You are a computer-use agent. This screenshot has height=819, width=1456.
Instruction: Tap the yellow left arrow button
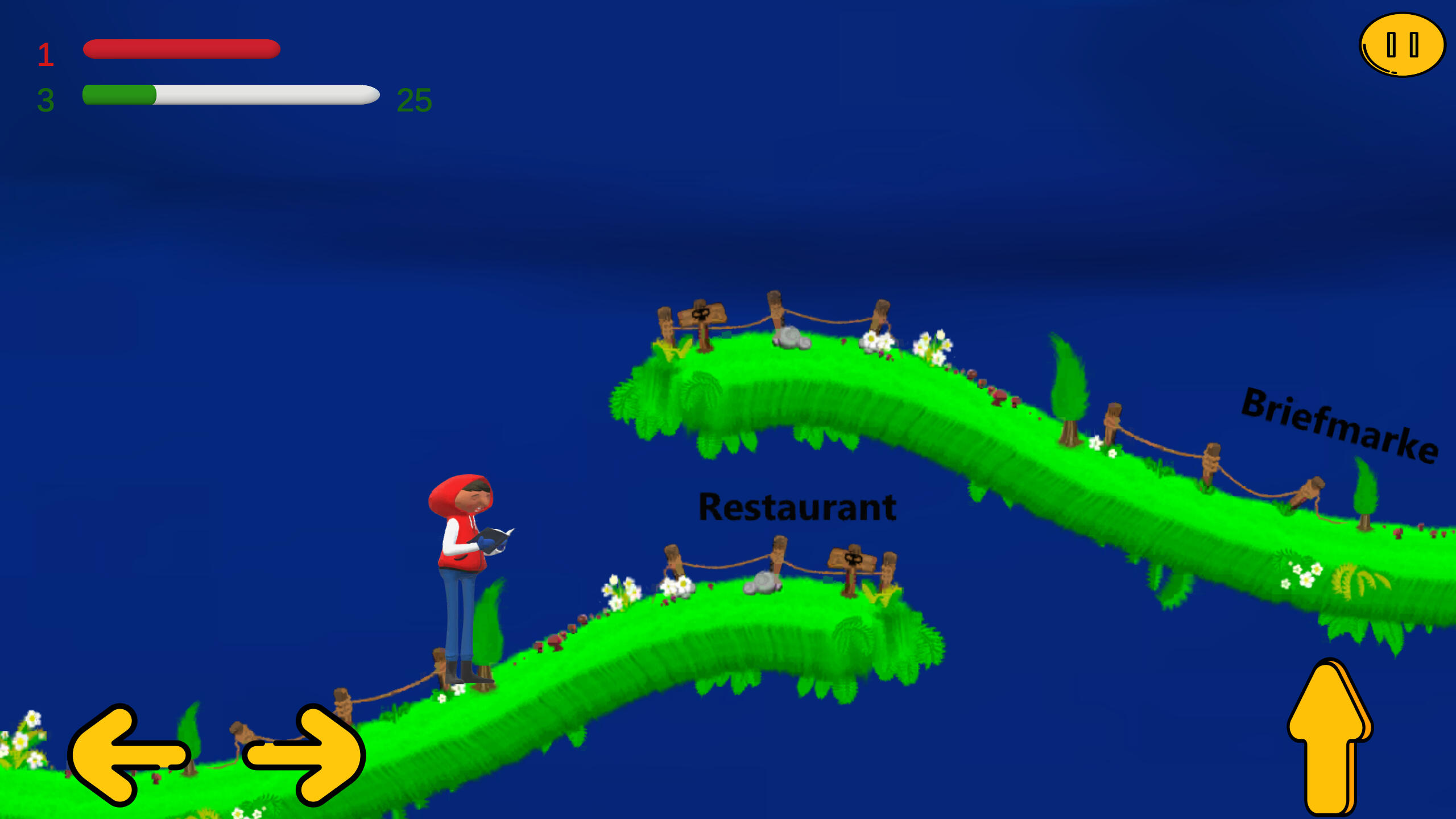click(x=128, y=755)
